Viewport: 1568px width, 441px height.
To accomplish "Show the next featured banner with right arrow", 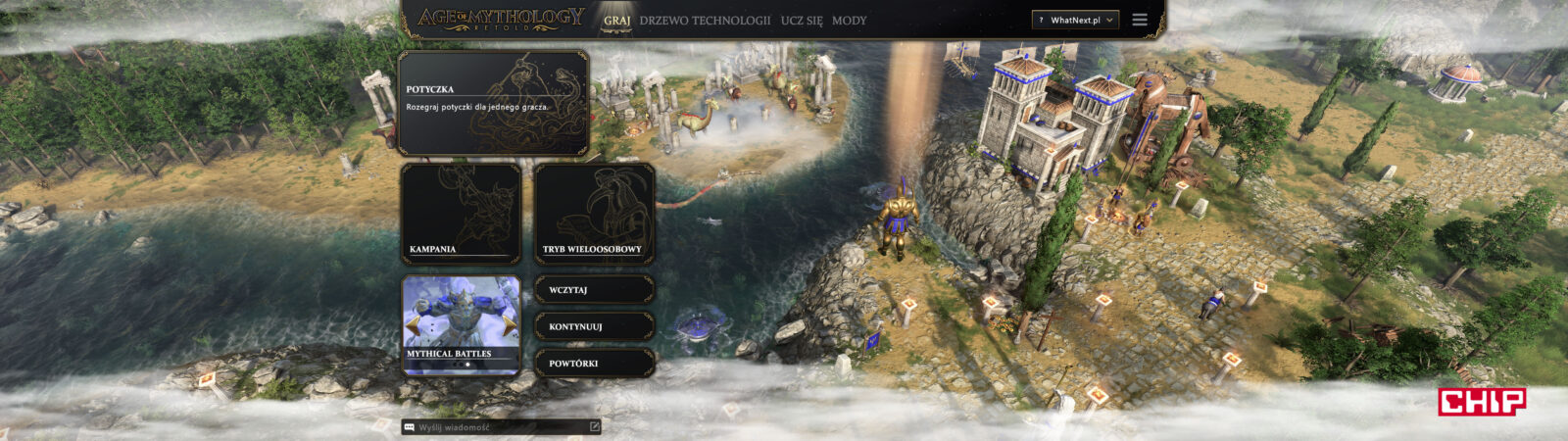I will point(511,326).
